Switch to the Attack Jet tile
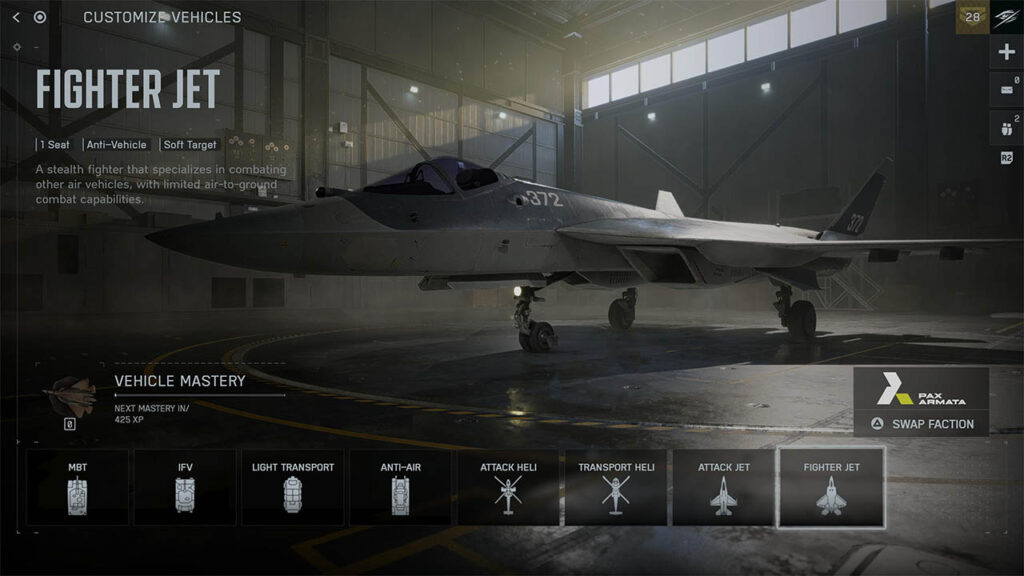1024x576 pixels. (x=724, y=487)
